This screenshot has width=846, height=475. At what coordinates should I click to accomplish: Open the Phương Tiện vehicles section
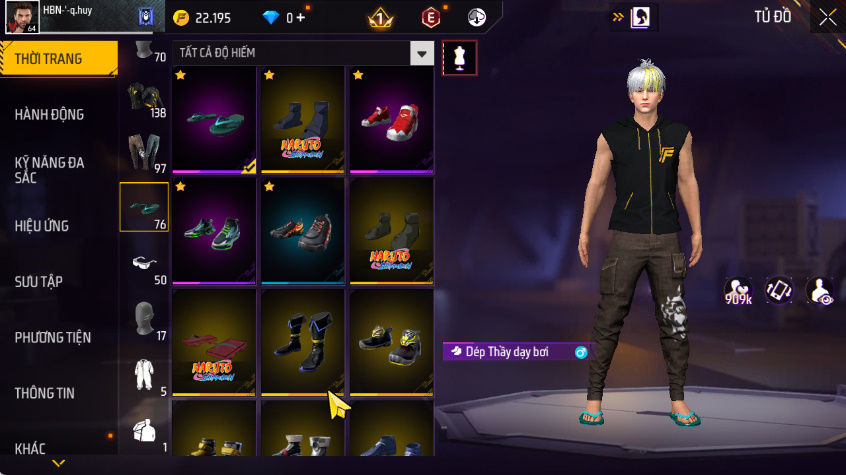(x=50, y=337)
